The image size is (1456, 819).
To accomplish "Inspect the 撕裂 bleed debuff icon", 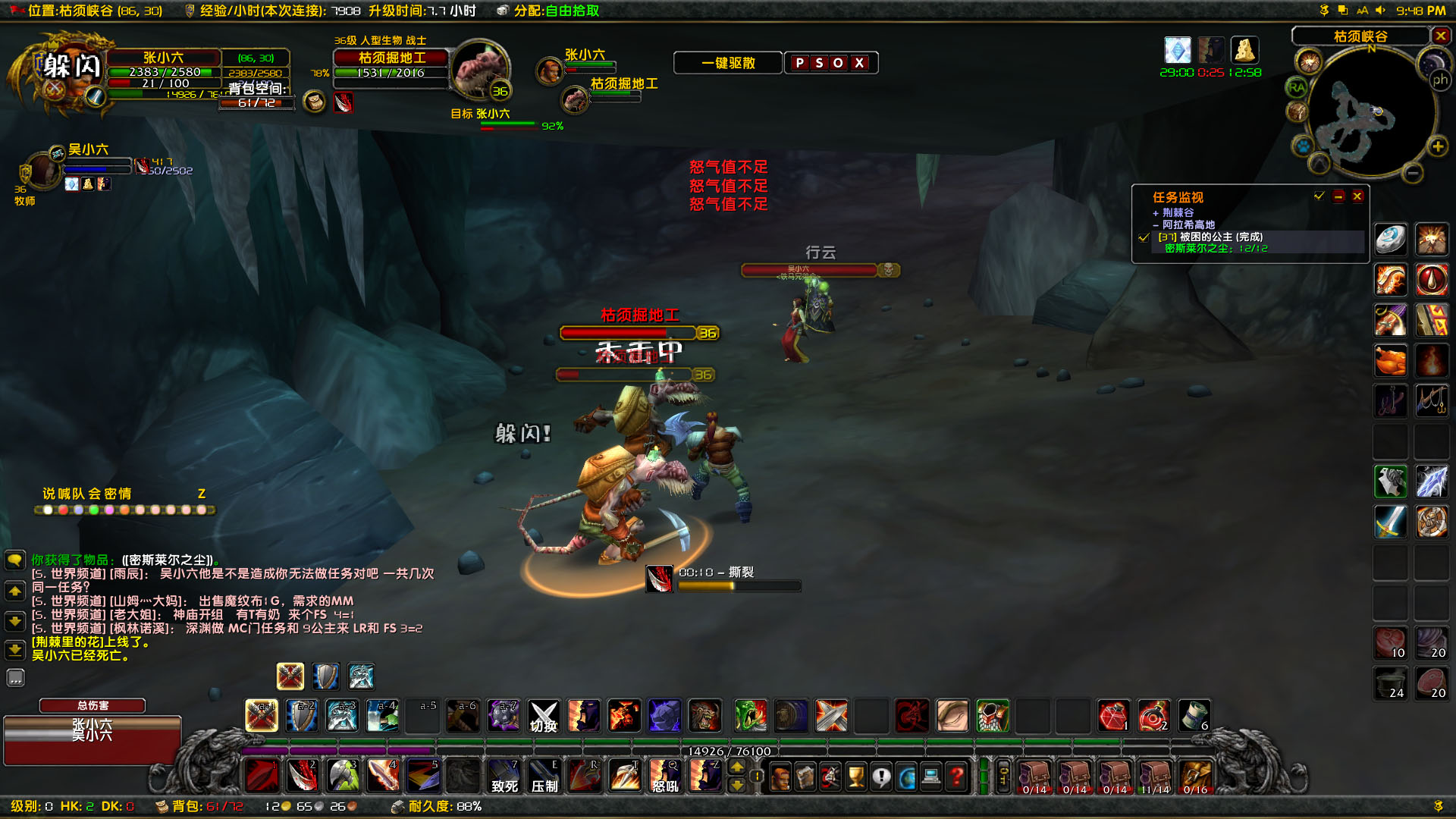I will pos(661,578).
